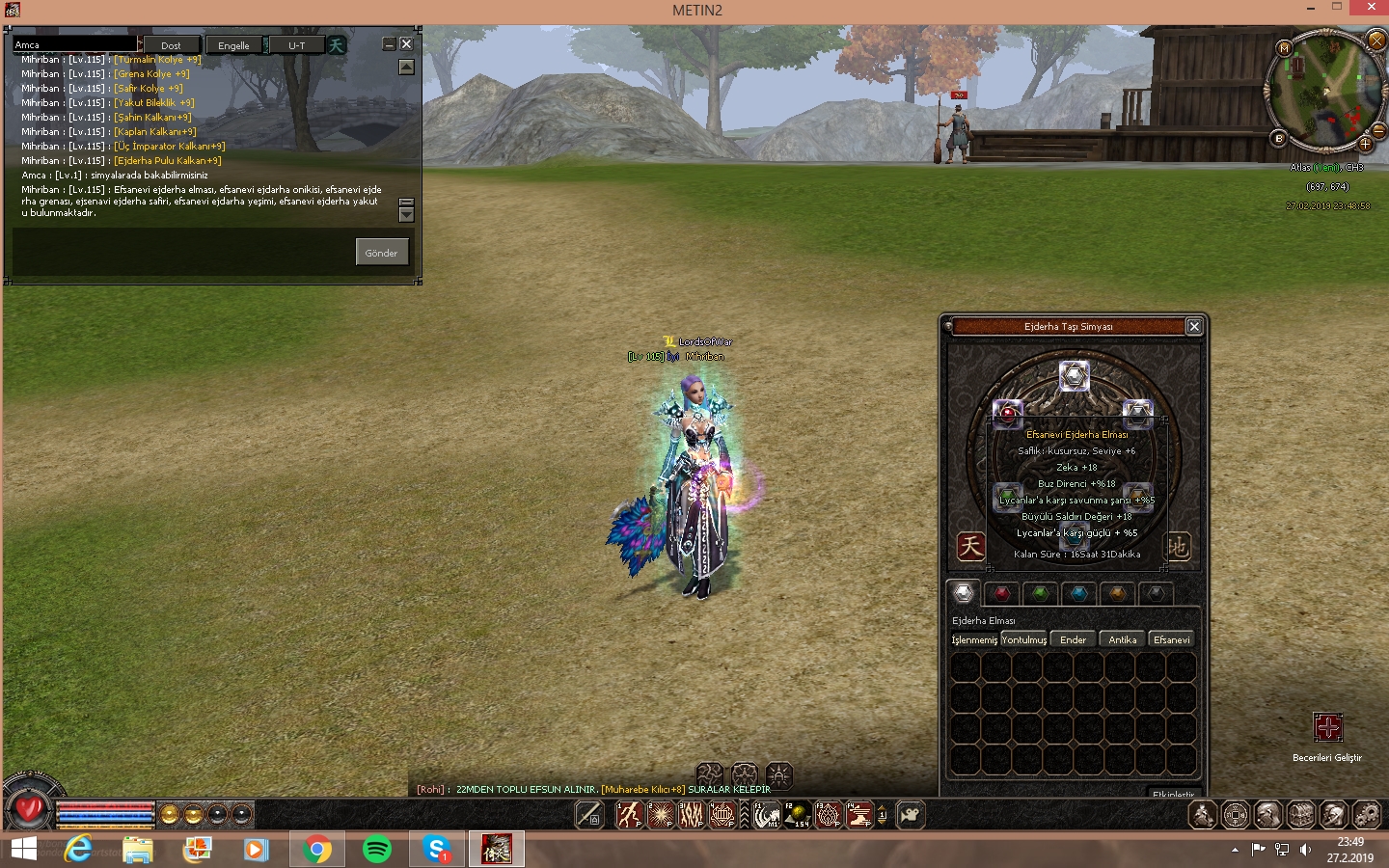Switch to the Efsanevi grade tab

coord(1171,639)
